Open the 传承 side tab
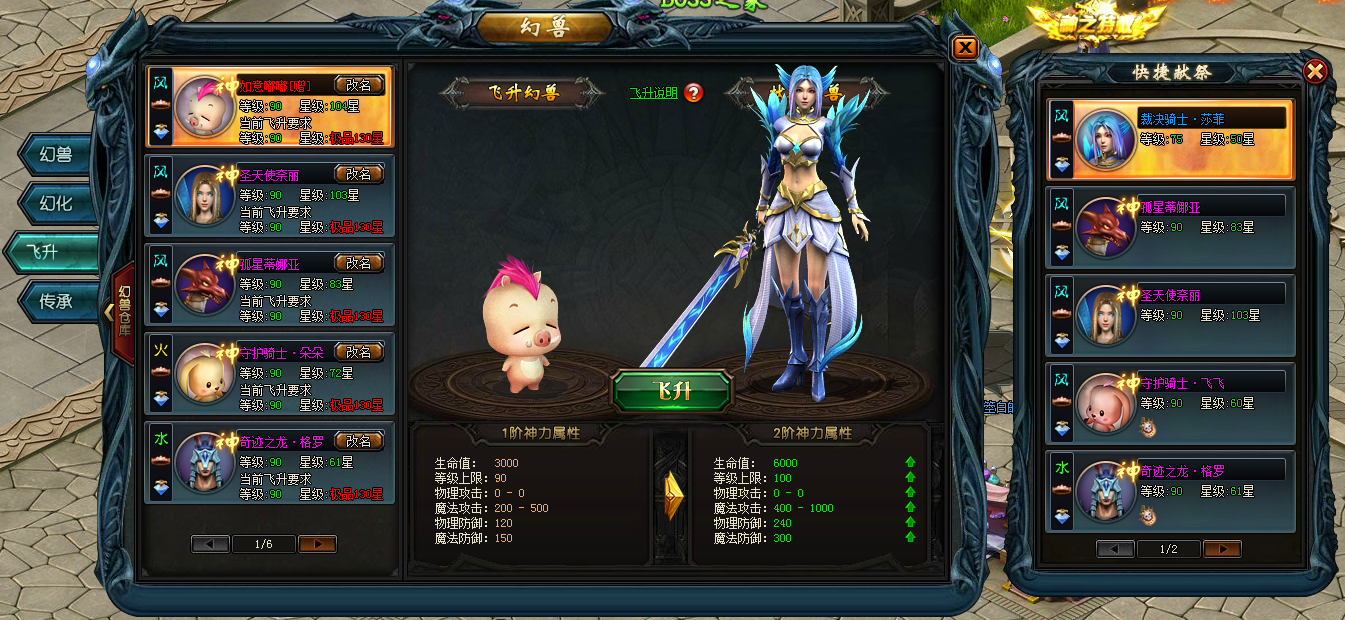 (x=59, y=300)
